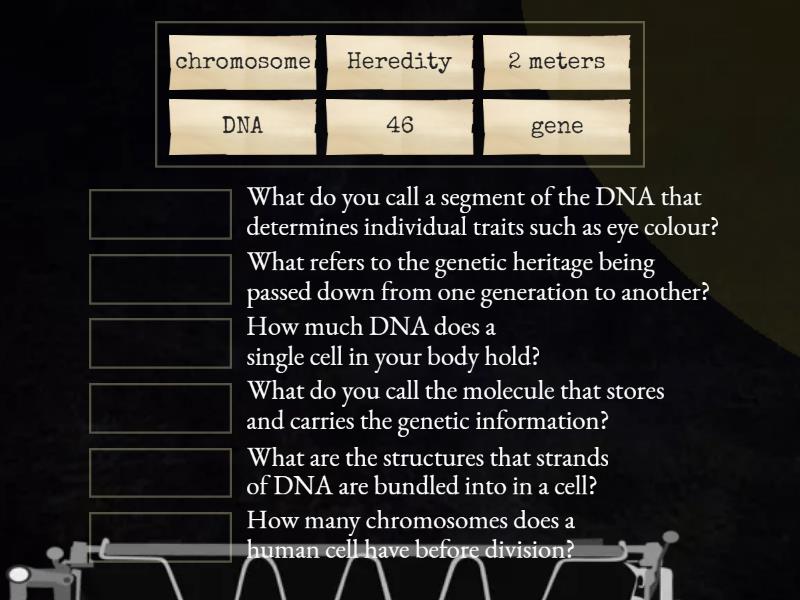Pick the "gene" answer tile
Screen dimensions: 800x600
click(x=556, y=127)
